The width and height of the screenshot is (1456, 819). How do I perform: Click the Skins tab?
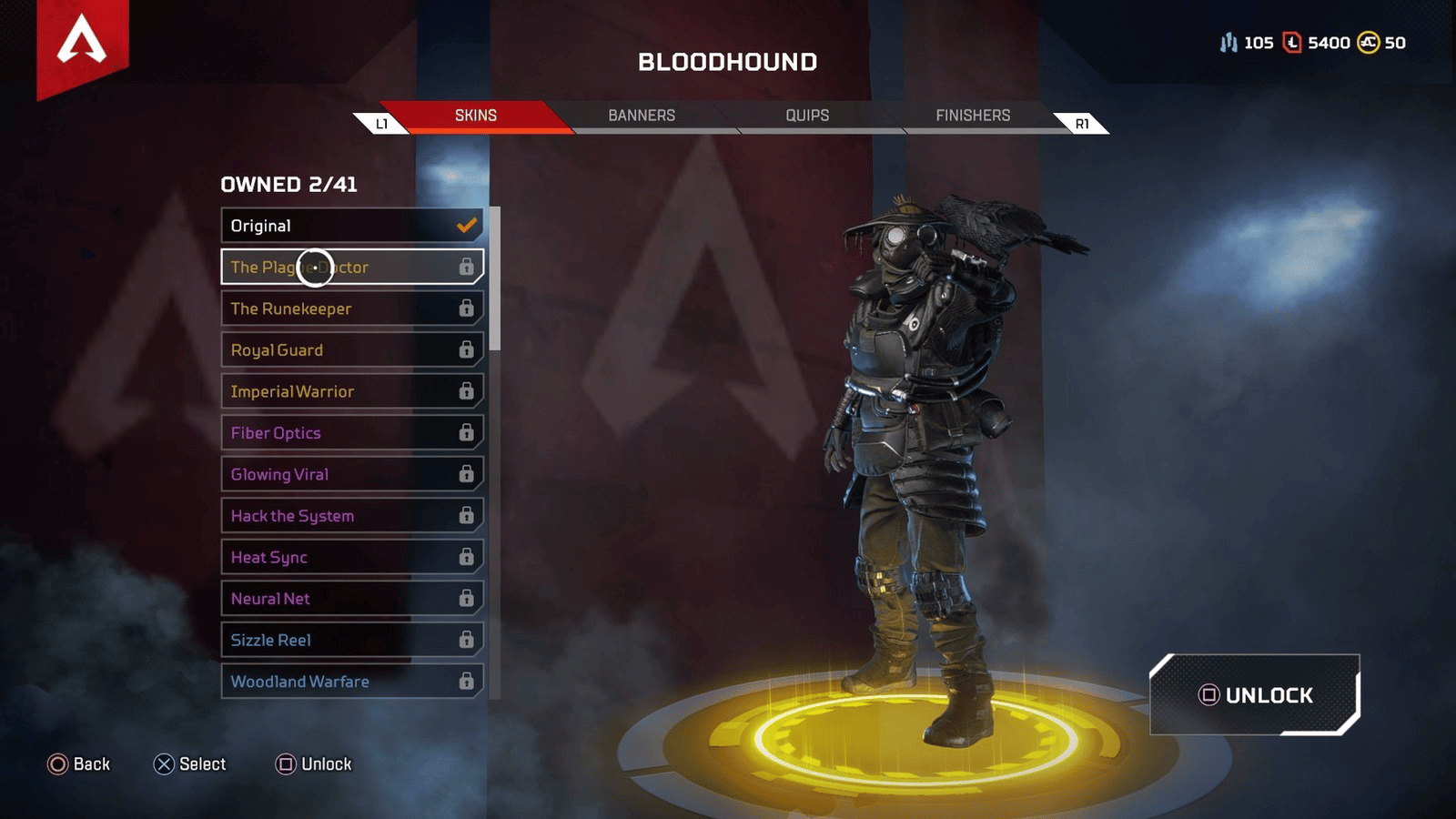[476, 116]
